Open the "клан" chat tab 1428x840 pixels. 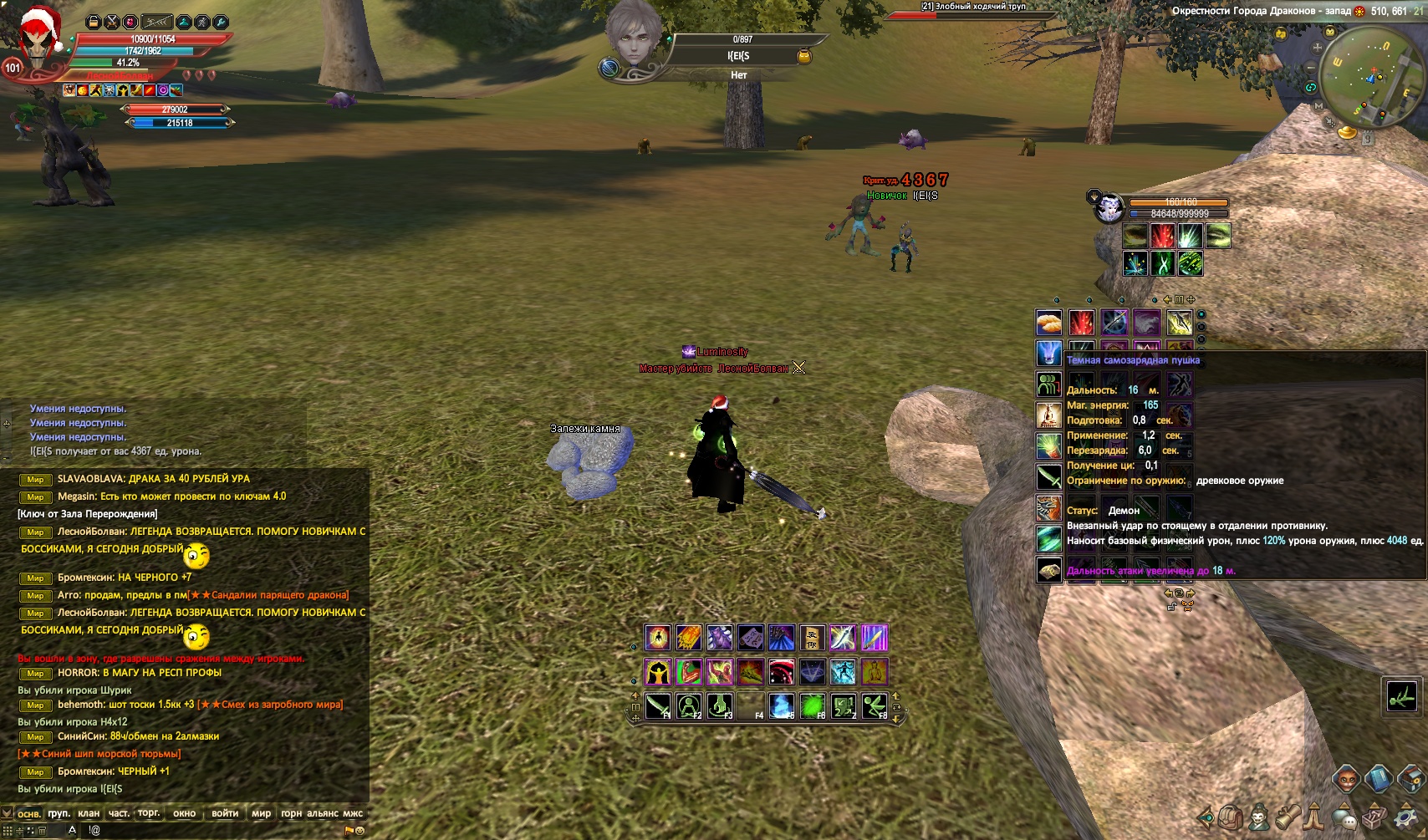coord(89,813)
